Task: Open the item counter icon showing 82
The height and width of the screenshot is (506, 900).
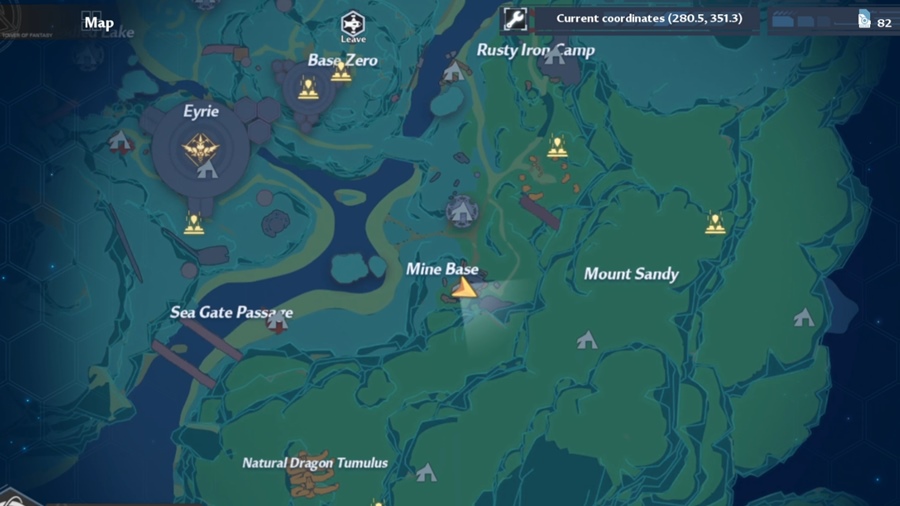Action: pos(864,20)
